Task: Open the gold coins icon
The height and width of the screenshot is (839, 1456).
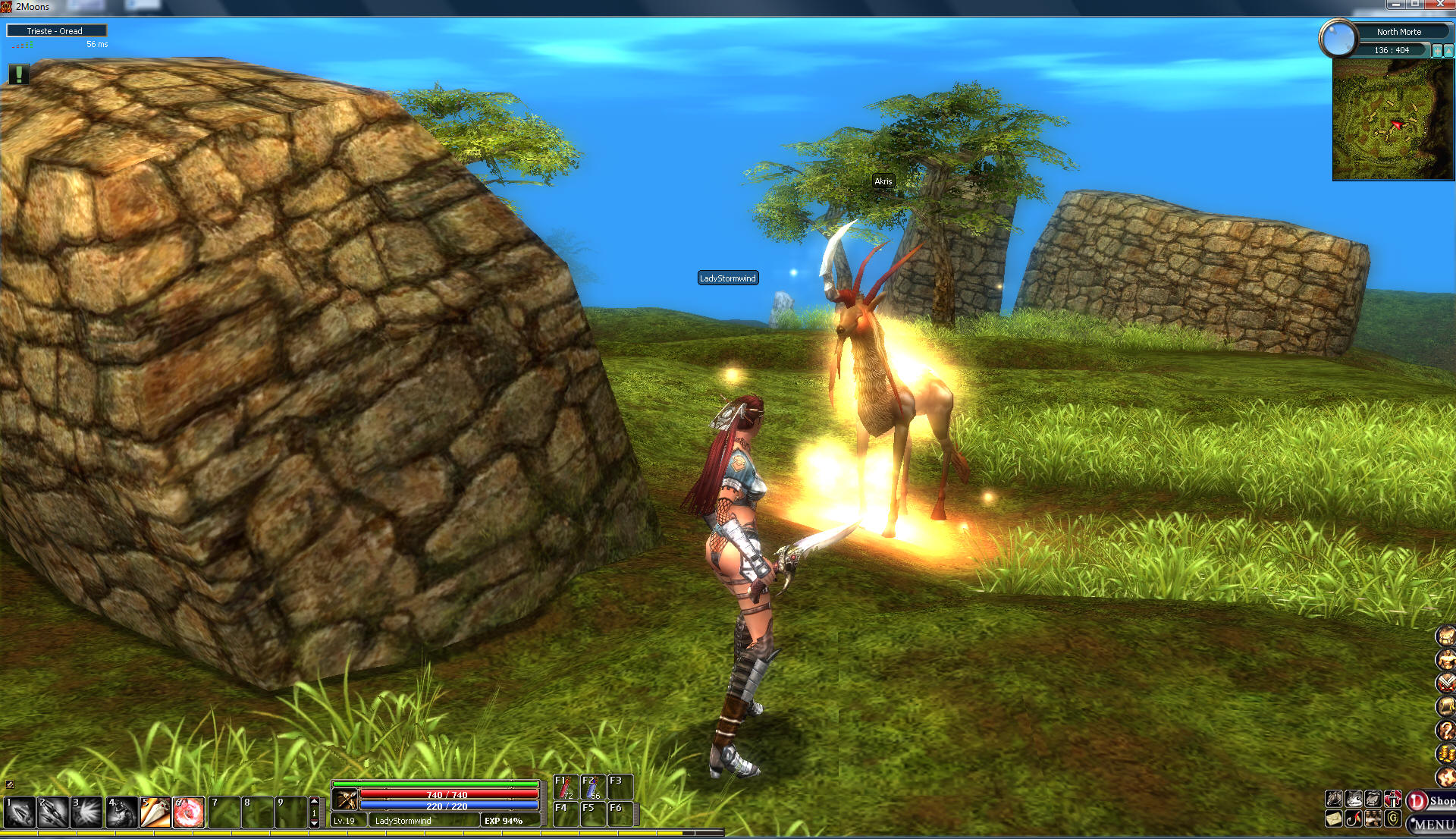Action: tap(1445, 753)
